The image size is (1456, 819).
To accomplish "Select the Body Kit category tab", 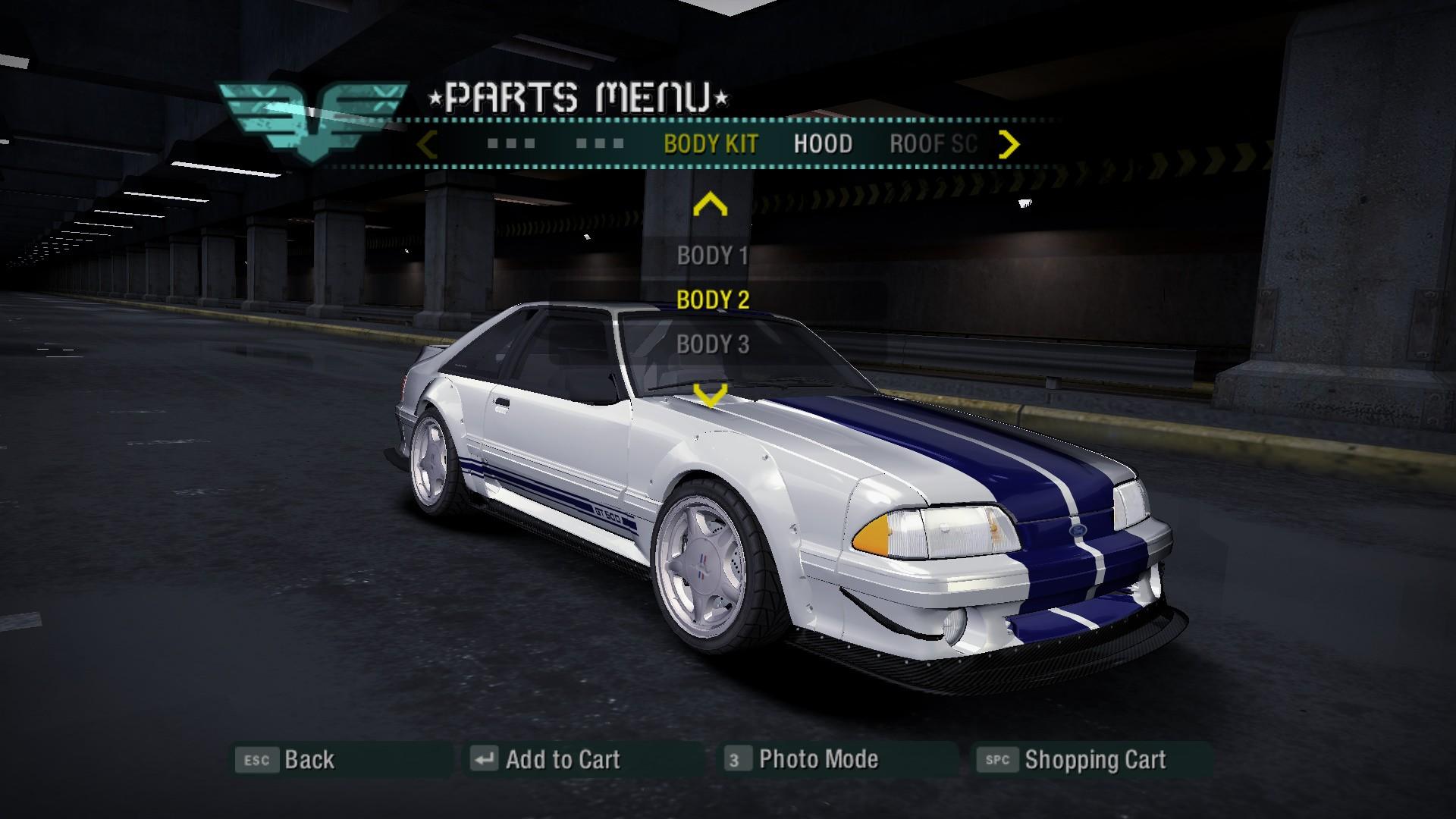I will pyautogui.click(x=711, y=144).
